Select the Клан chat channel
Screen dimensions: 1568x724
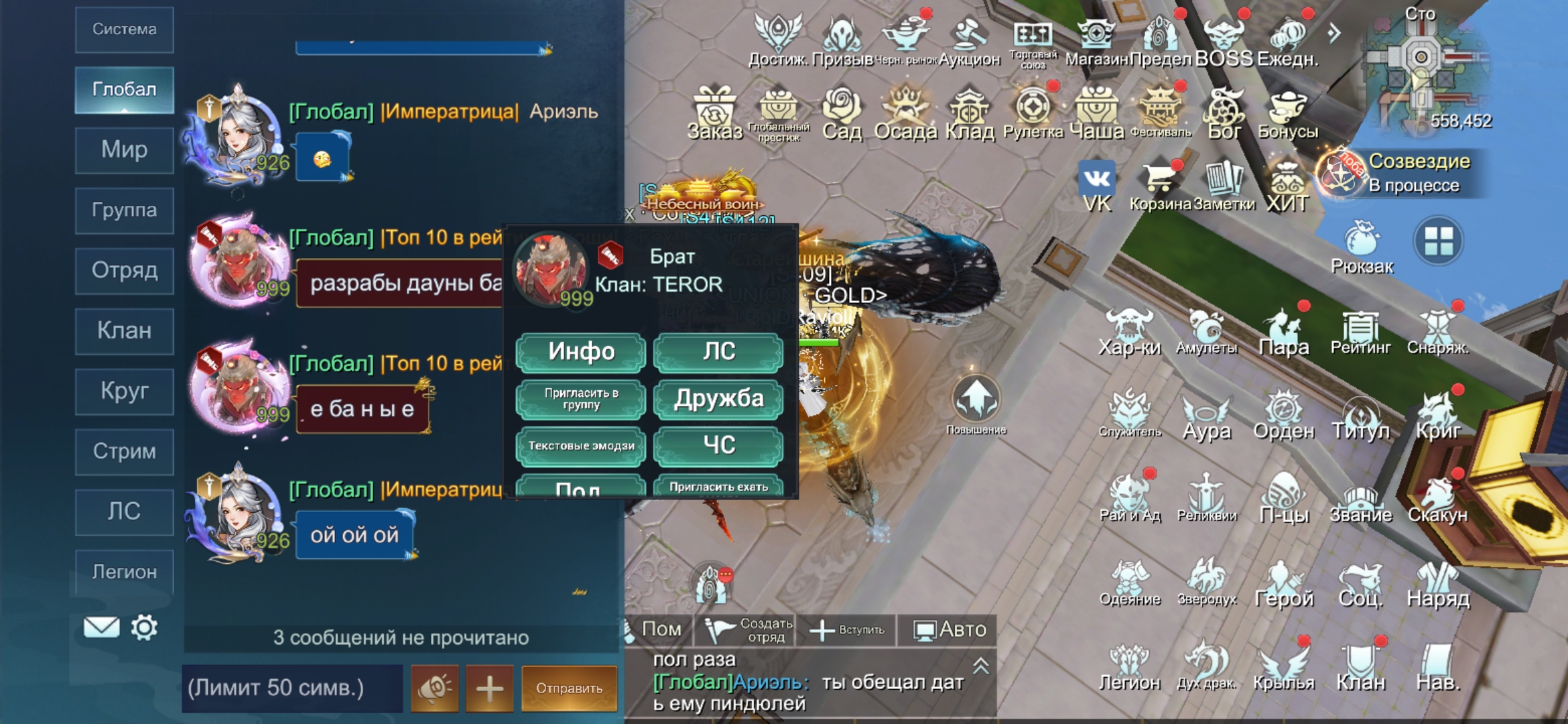(x=125, y=330)
